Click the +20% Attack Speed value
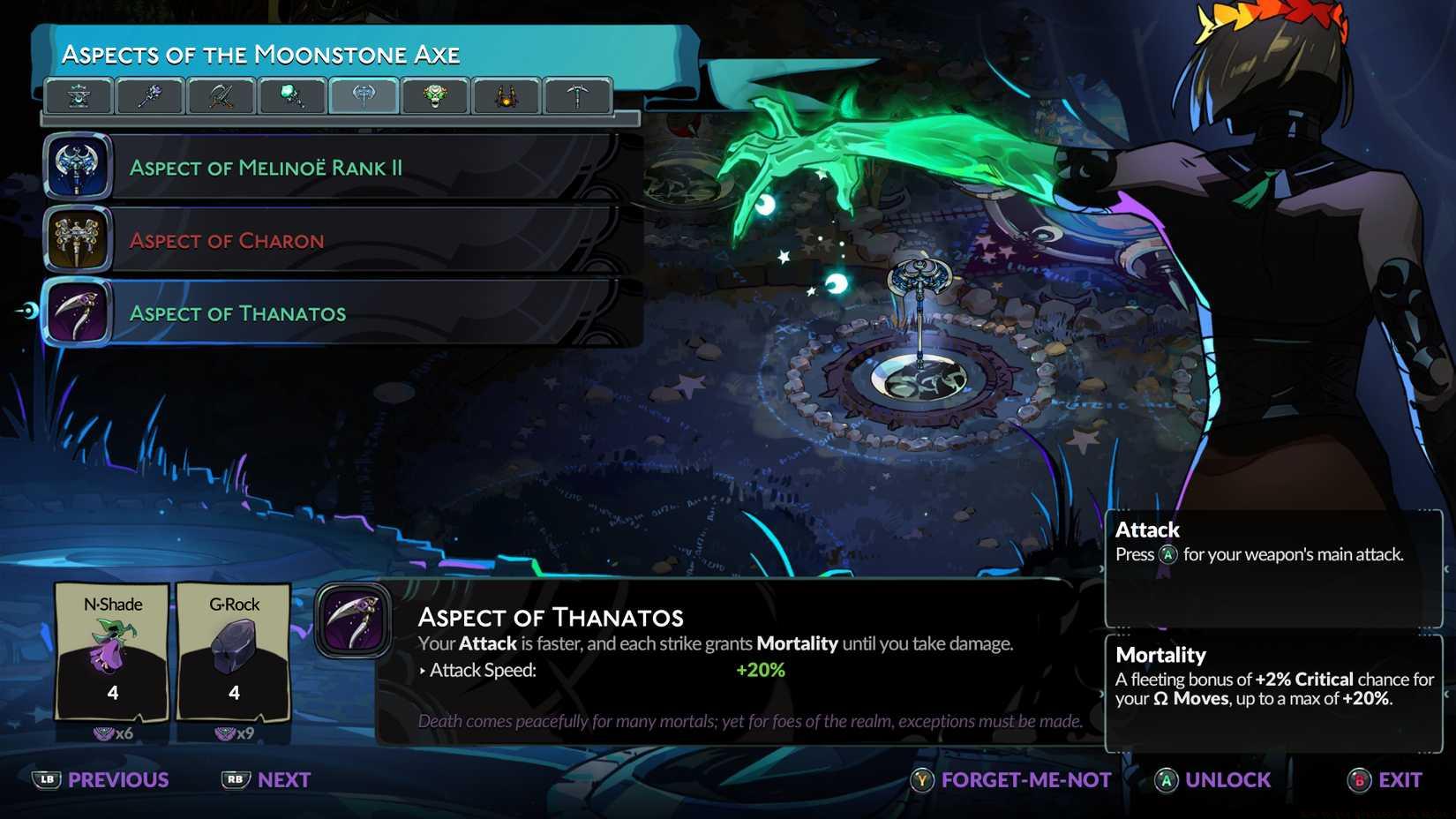 pos(760,670)
